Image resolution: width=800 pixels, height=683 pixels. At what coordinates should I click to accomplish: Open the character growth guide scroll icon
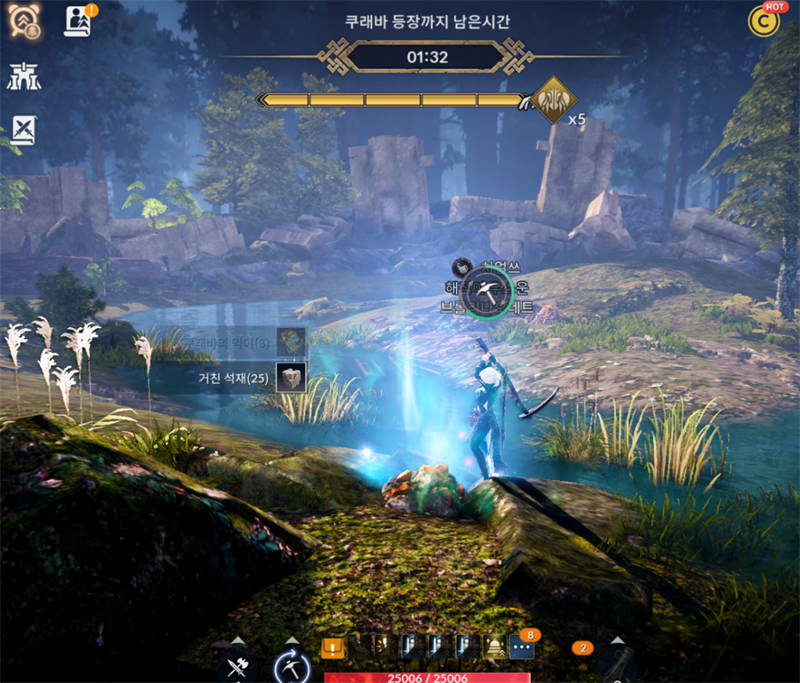(x=77, y=21)
